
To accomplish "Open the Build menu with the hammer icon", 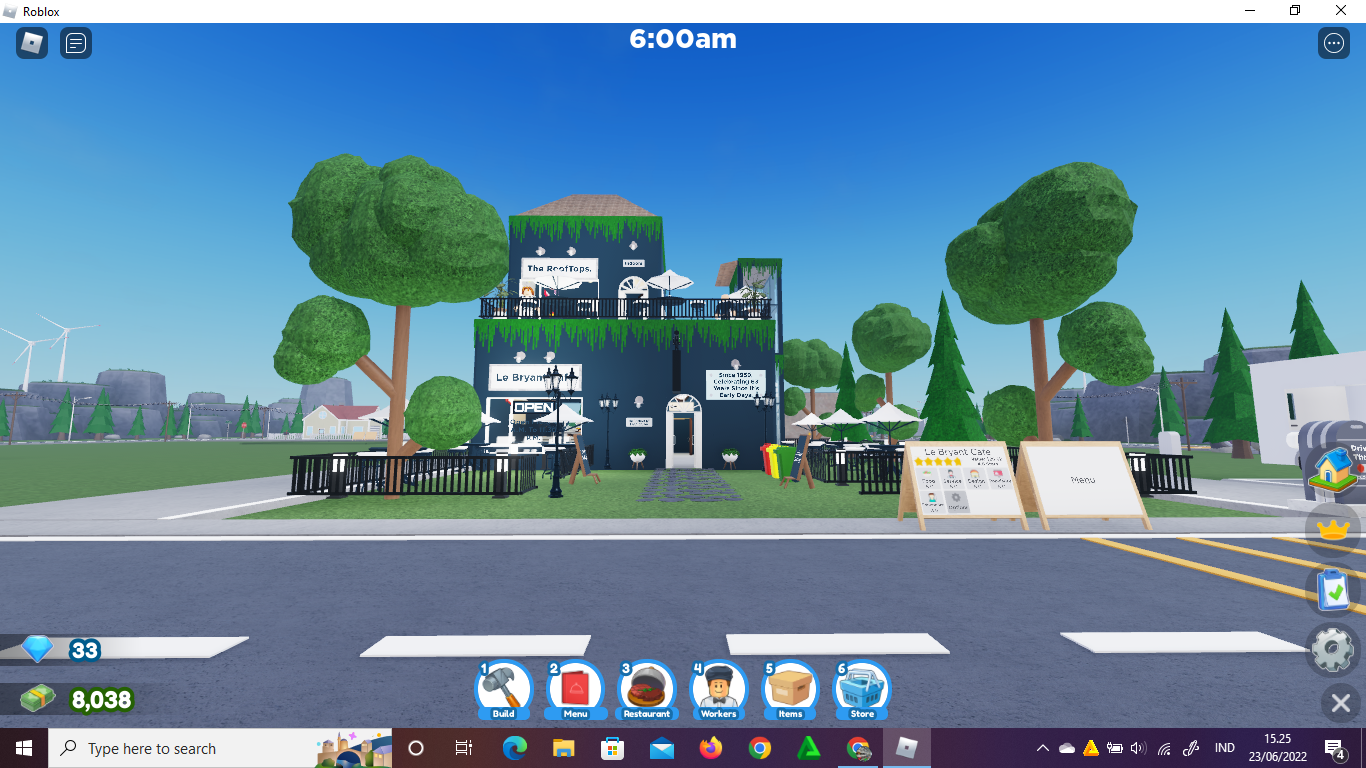I will point(503,690).
